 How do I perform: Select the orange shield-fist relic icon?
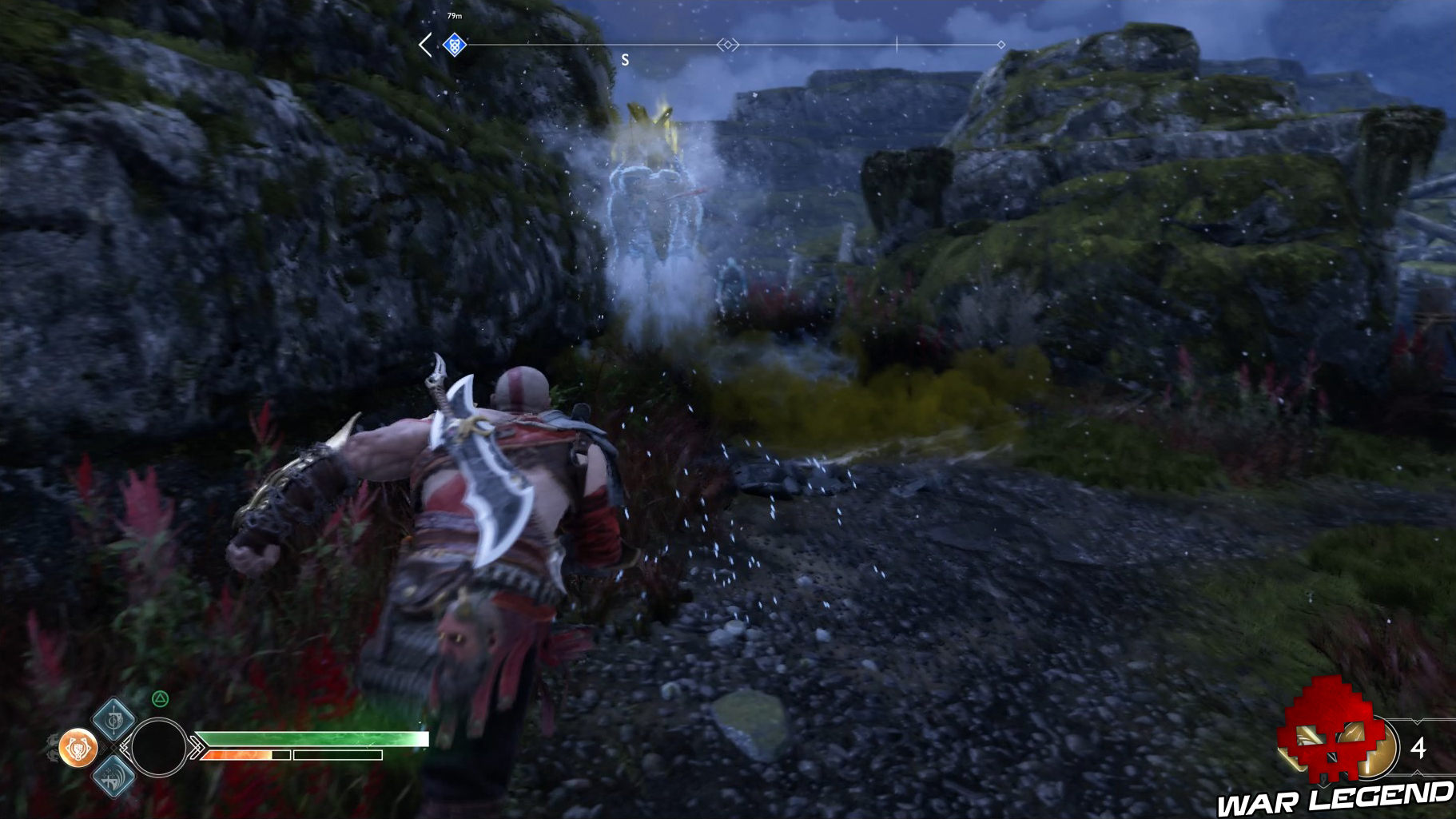pos(78,748)
